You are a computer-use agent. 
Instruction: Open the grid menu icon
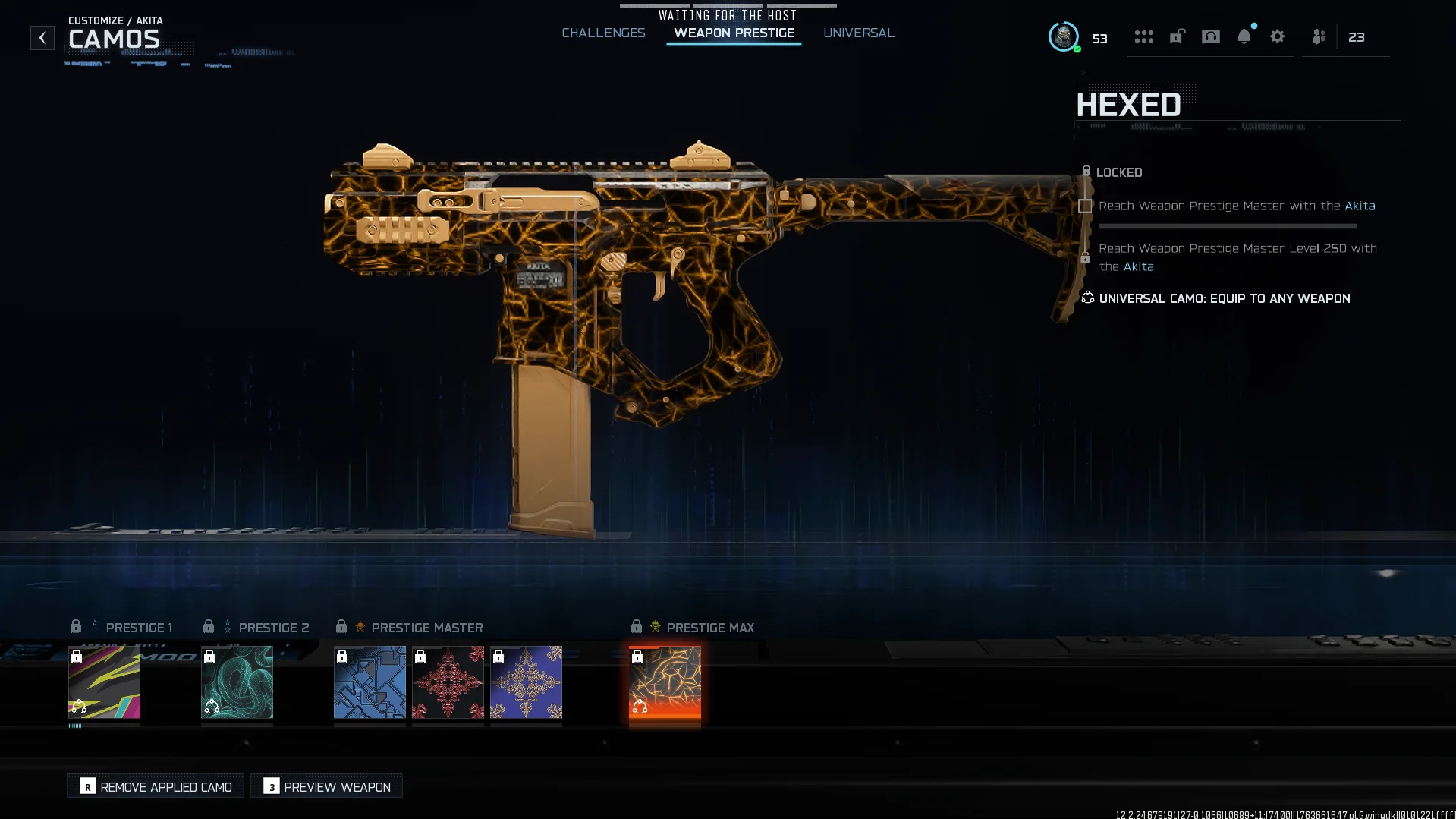pos(1143,36)
